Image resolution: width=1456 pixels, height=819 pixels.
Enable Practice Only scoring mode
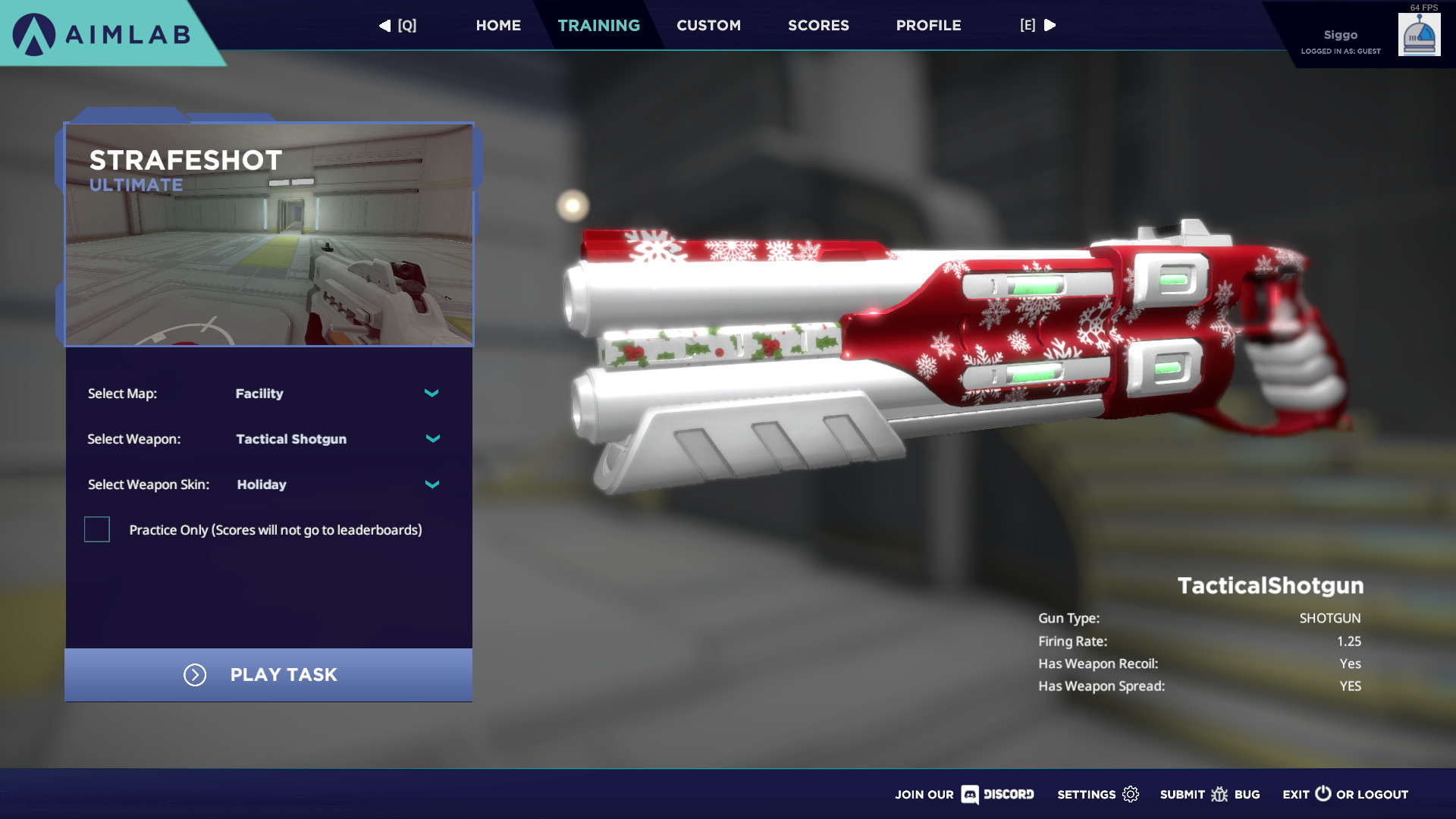pos(96,529)
